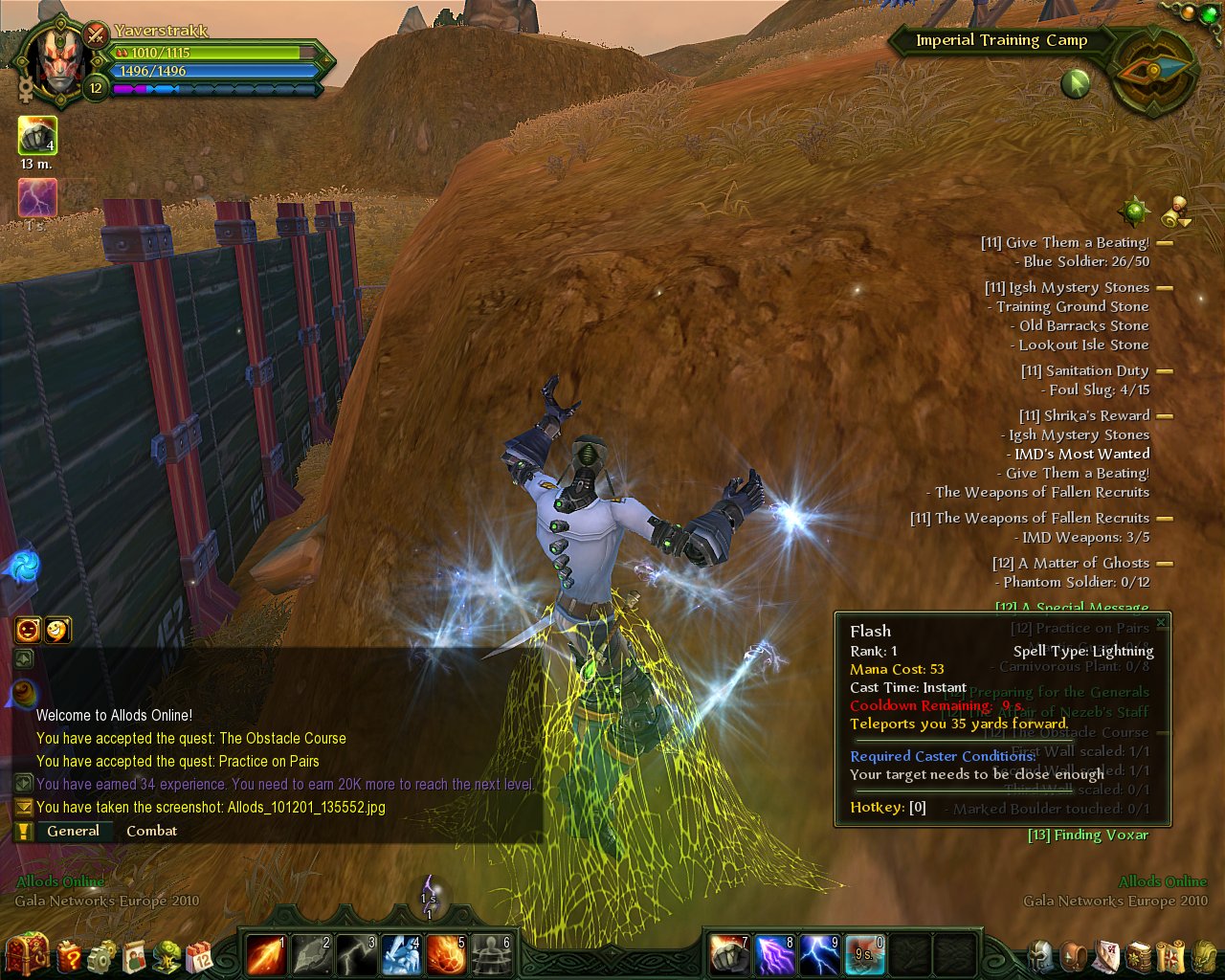The width and height of the screenshot is (1225, 980).
Task: Use the ice figure ability in slot 4
Action: (401, 954)
